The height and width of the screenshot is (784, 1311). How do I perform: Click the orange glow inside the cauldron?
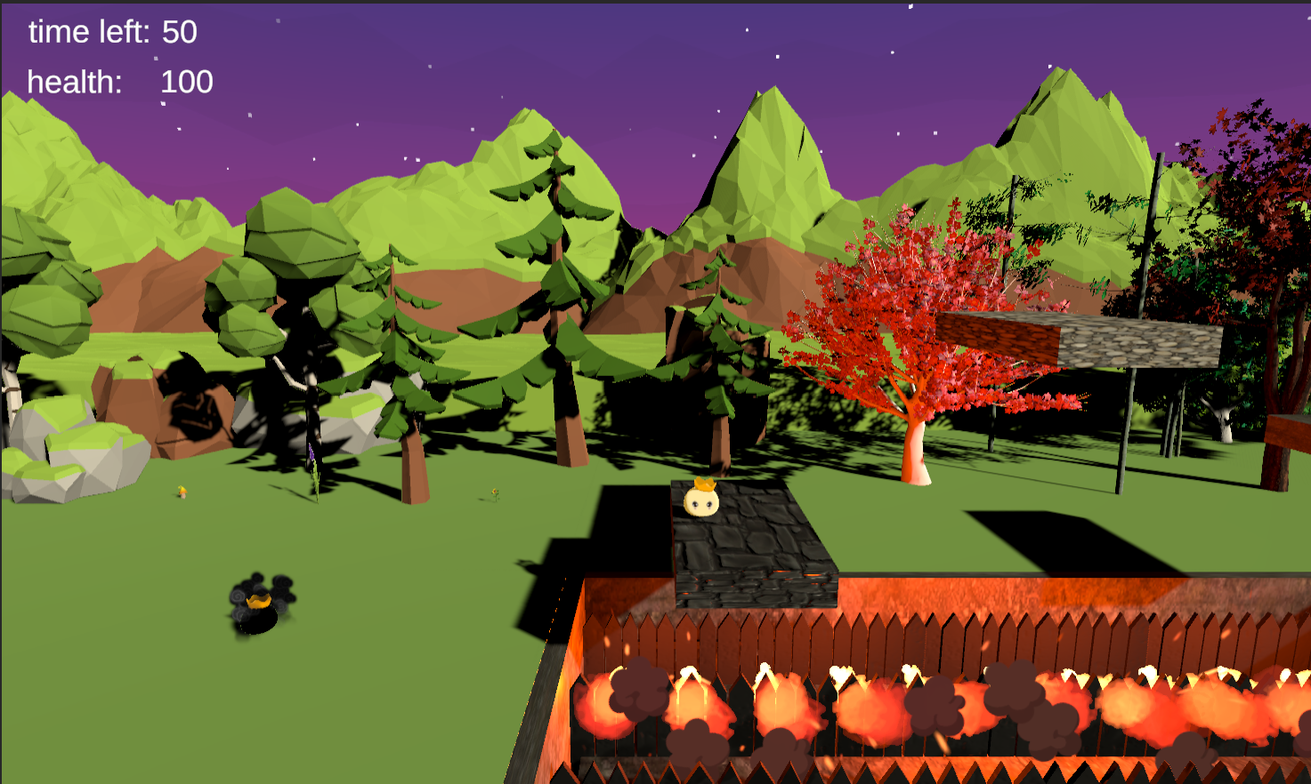pyautogui.click(x=260, y=600)
